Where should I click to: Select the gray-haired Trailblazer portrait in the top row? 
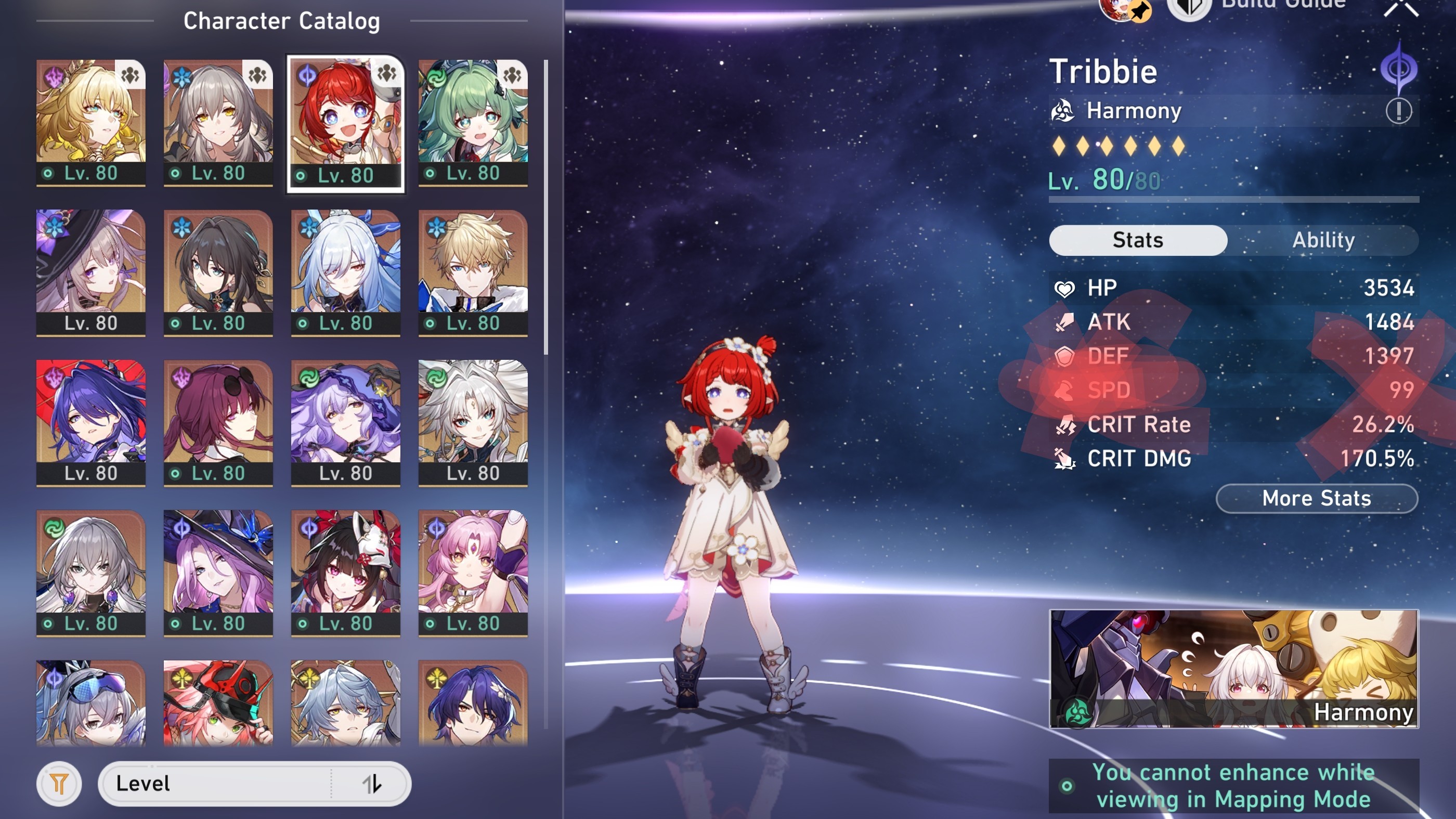tap(218, 113)
